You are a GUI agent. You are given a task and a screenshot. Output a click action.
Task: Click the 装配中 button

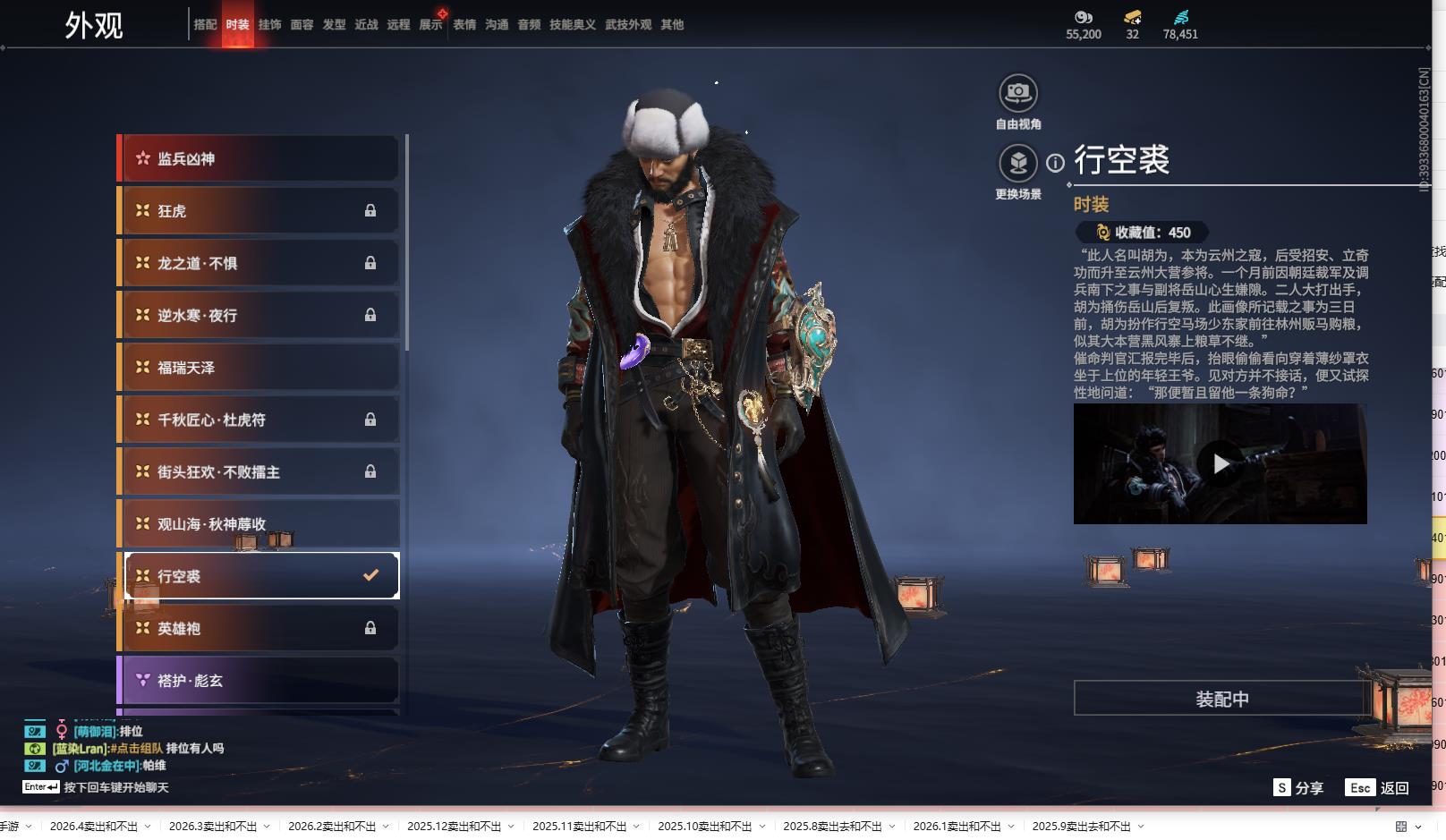pyautogui.click(x=1221, y=699)
